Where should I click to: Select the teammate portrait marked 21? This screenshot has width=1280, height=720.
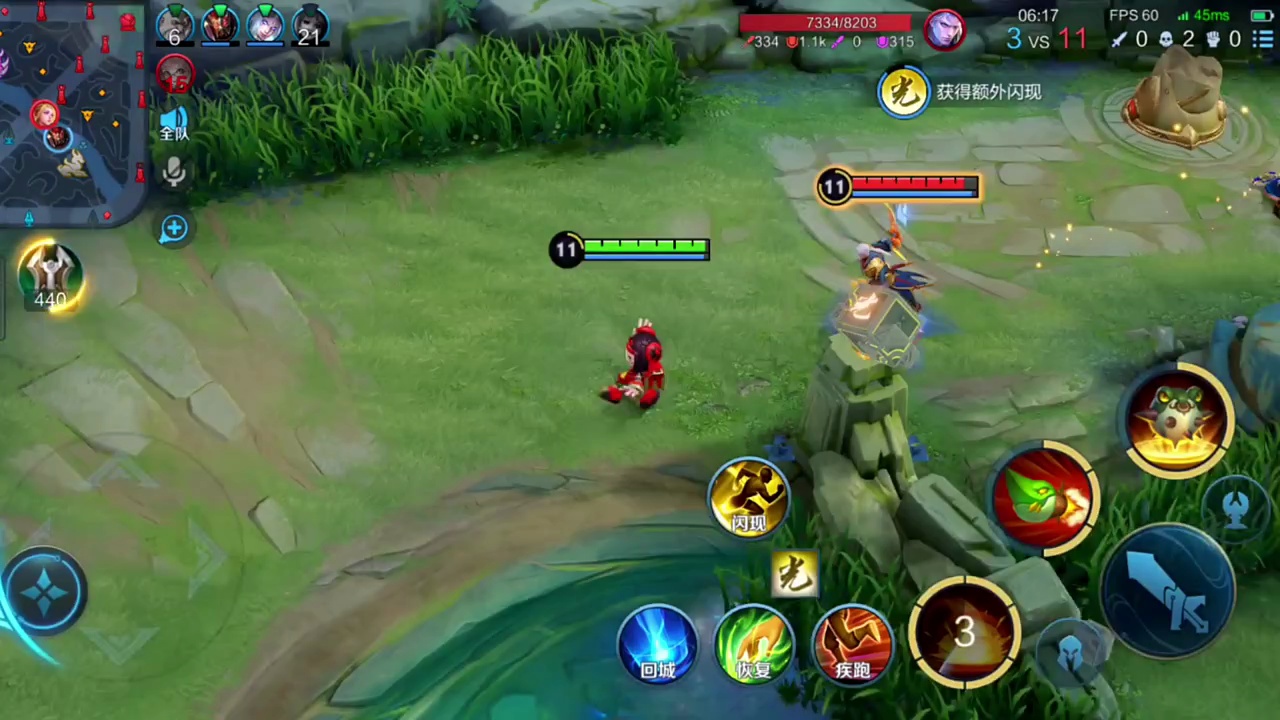coord(310,25)
